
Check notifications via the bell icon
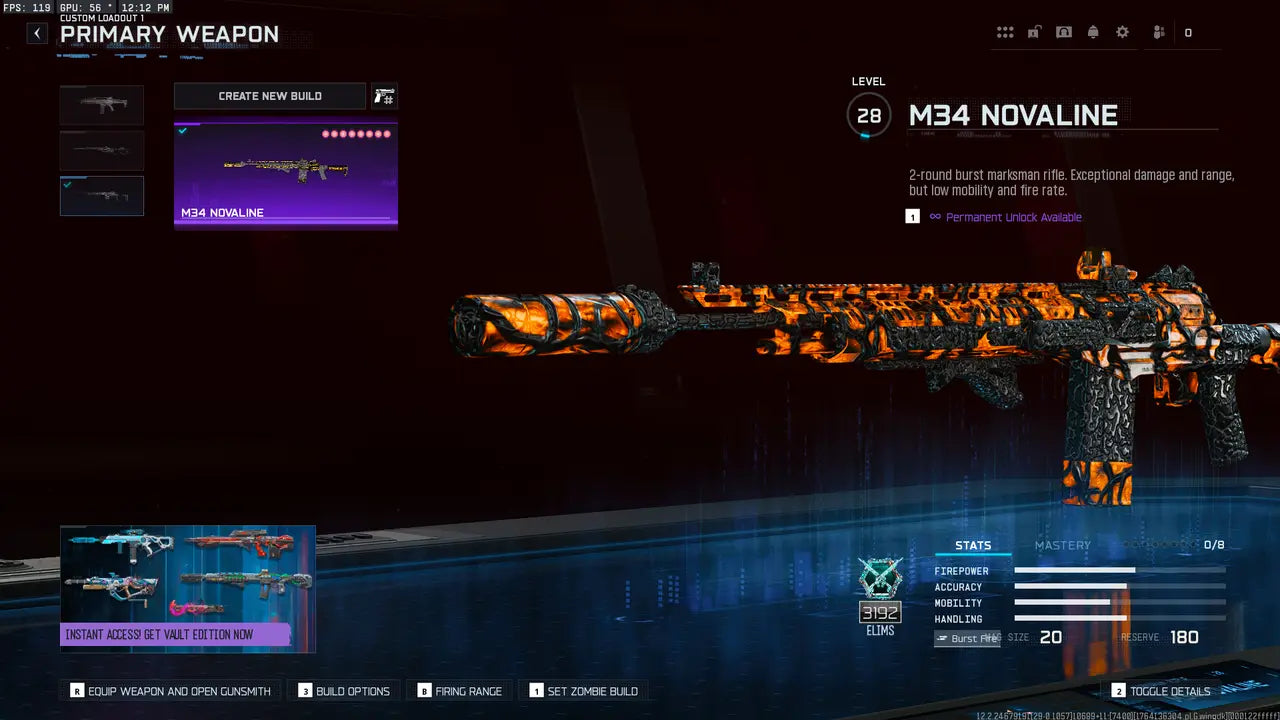(x=1092, y=31)
